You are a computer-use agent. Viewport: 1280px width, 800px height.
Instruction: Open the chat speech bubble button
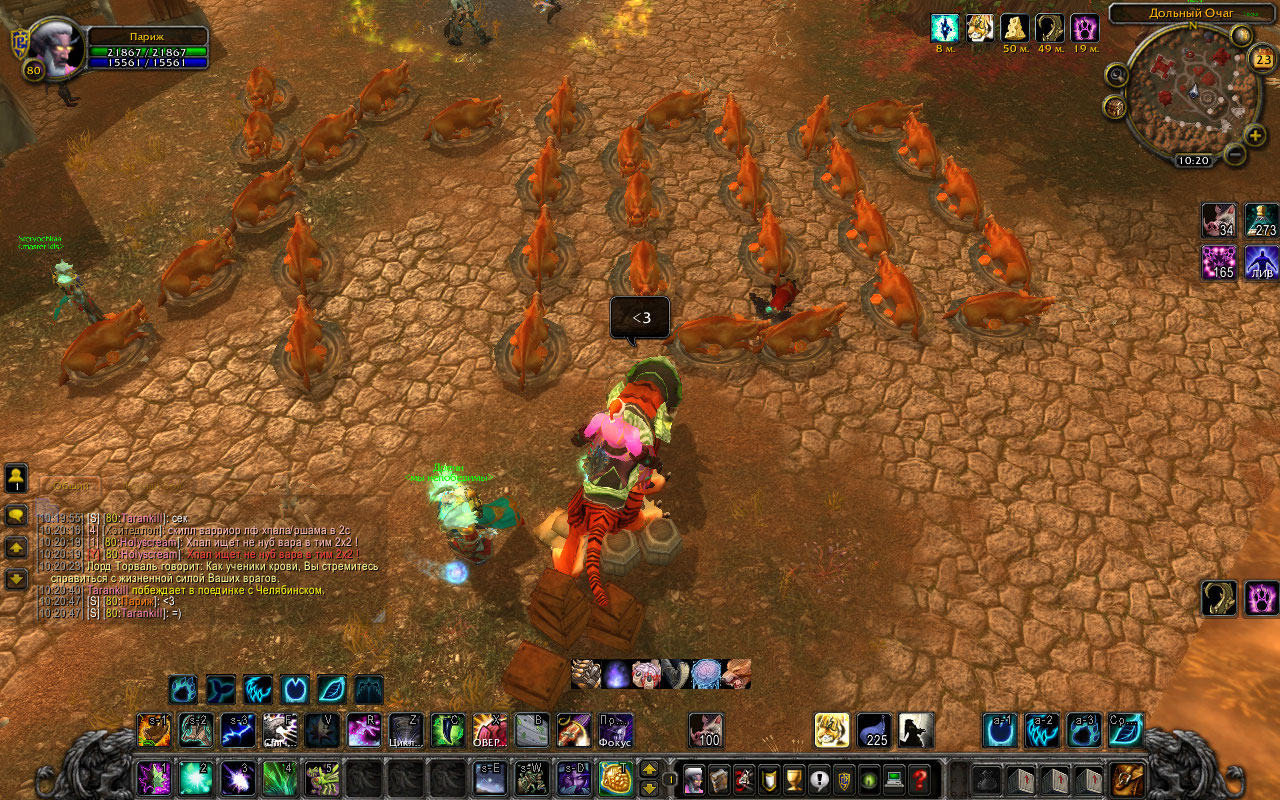click(x=17, y=515)
